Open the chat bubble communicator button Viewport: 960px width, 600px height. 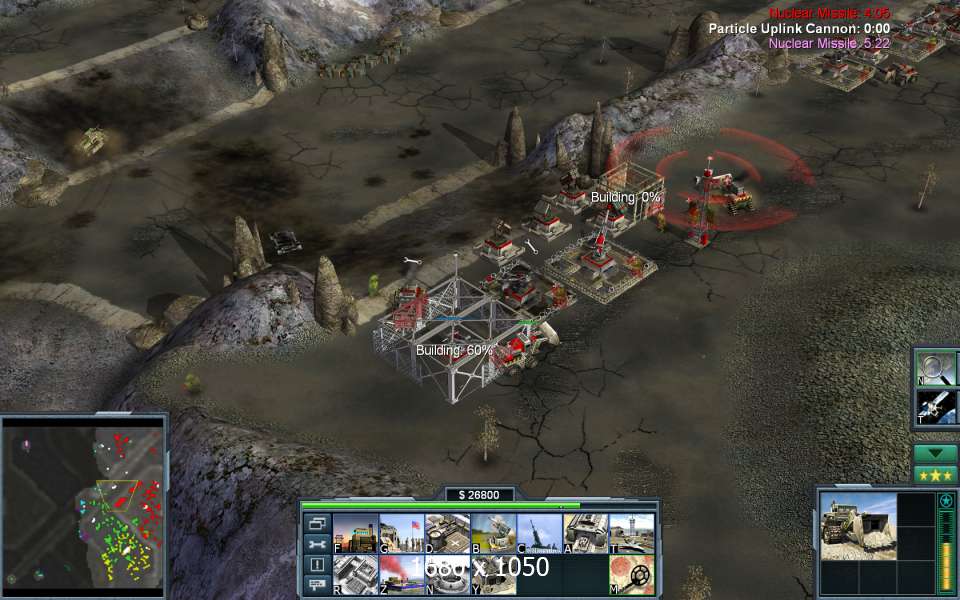tap(317, 584)
